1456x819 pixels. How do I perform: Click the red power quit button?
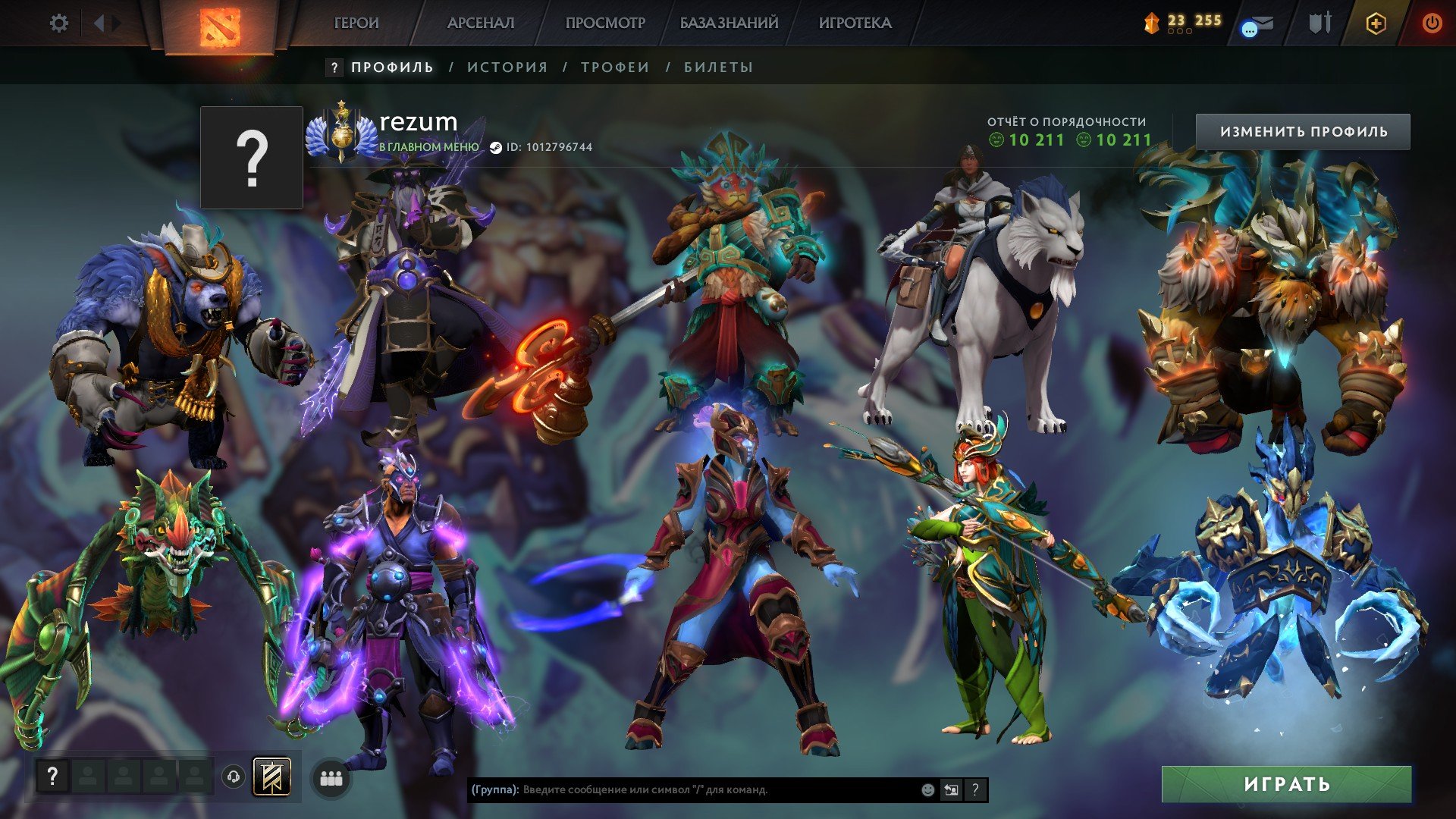[x=1431, y=23]
